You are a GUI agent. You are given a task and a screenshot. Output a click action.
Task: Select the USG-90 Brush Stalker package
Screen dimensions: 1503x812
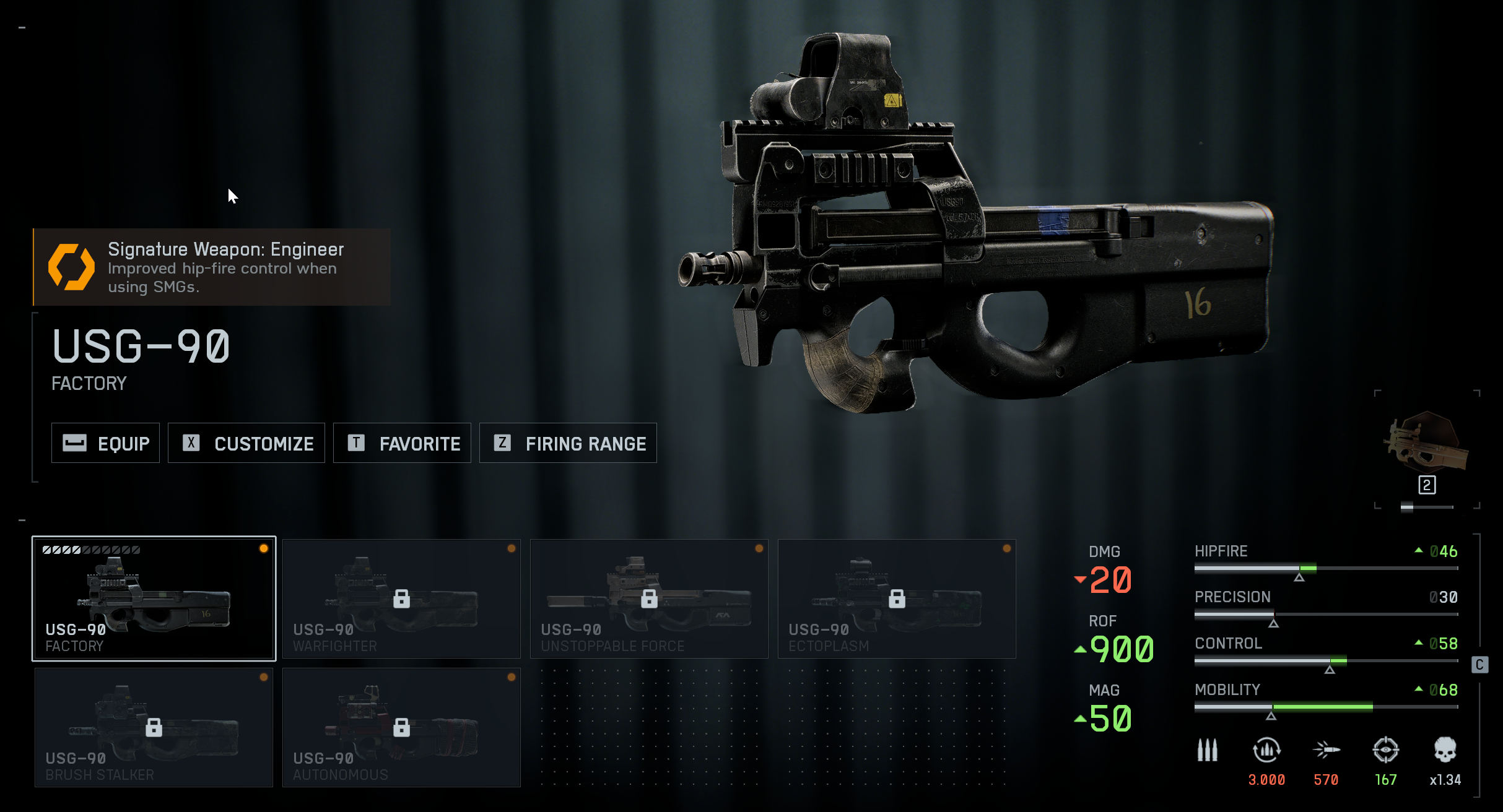coord(154,727)
